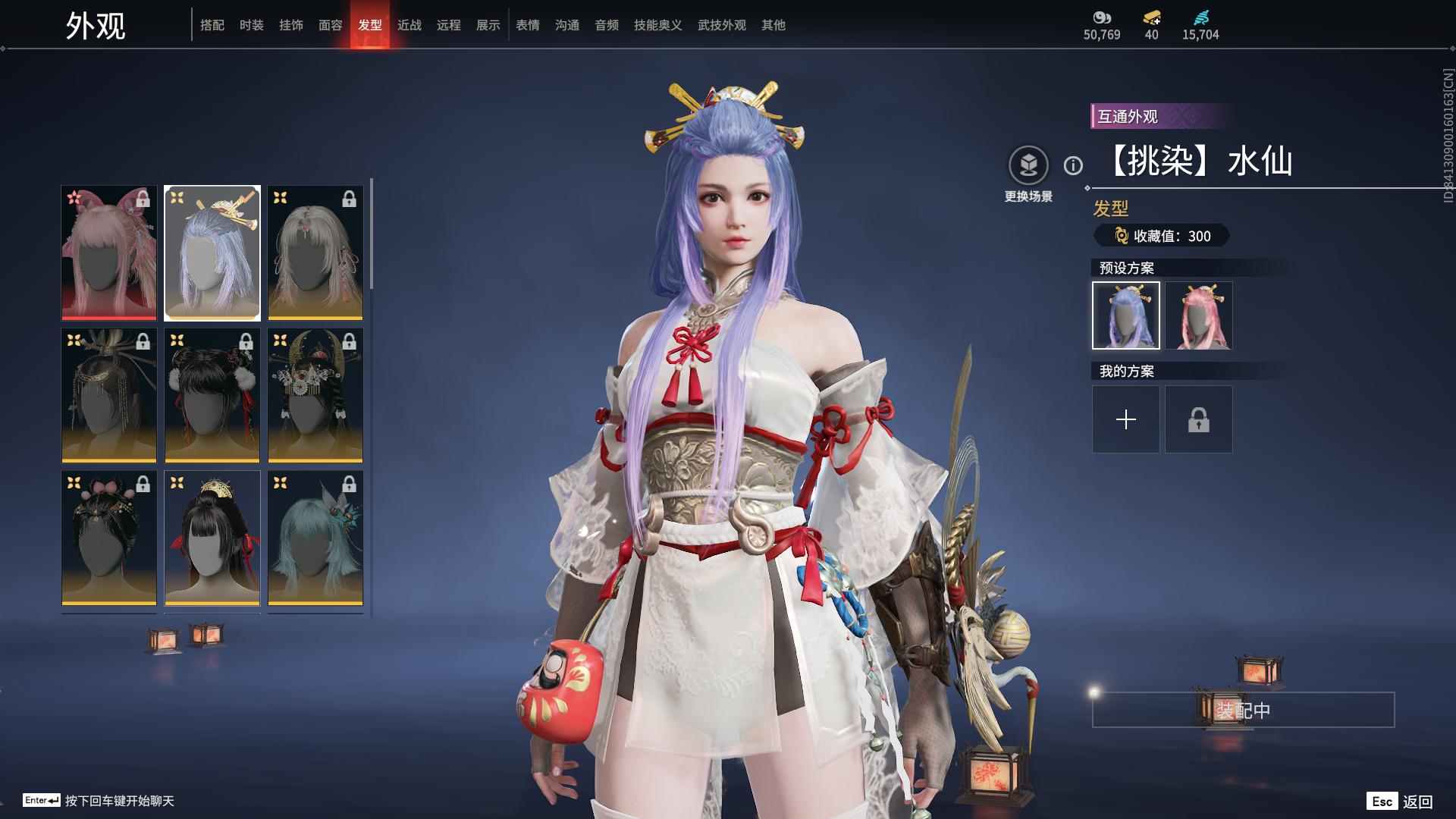Pick the locked beige long hairstyle

pos(315,253)
